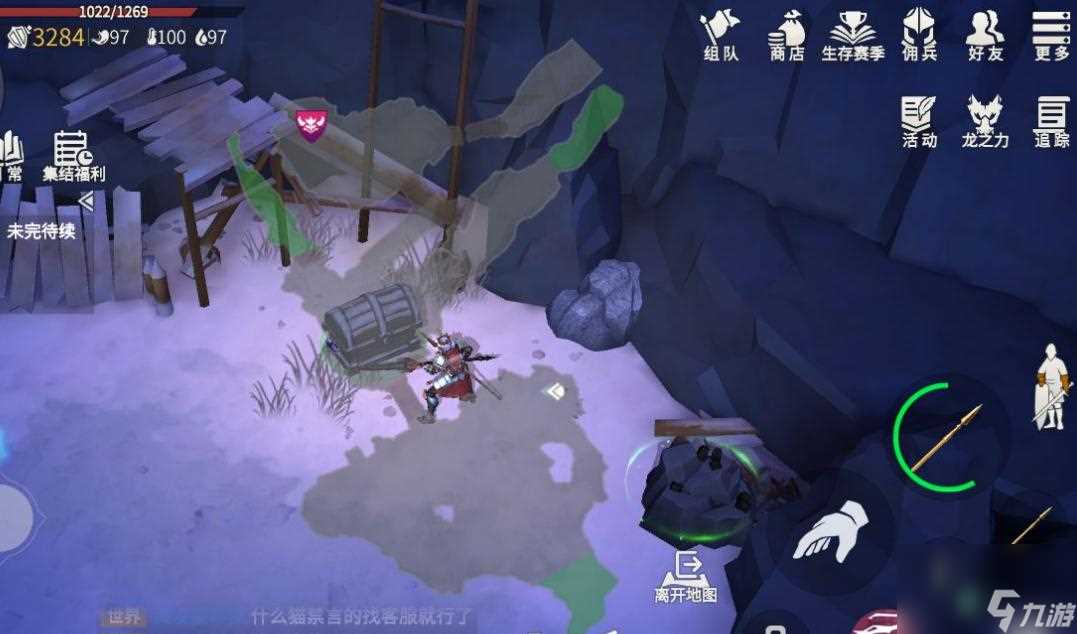Screen dimensions: 1077x634
Task: Open the 佣兵 mercenary menu
Action: (x=919, y=35)
